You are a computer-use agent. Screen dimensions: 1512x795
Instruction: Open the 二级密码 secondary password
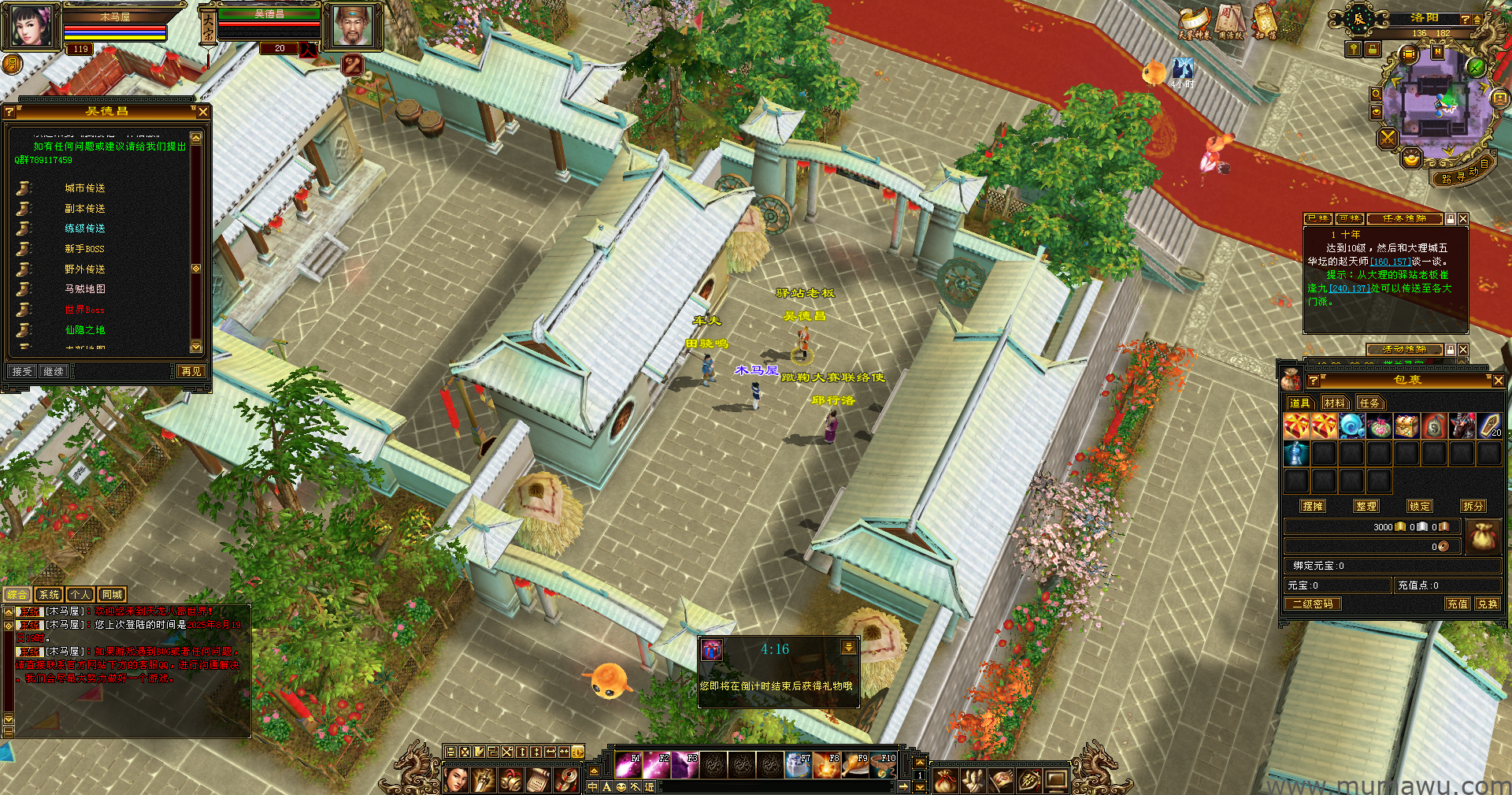(x=1313, y=604)
